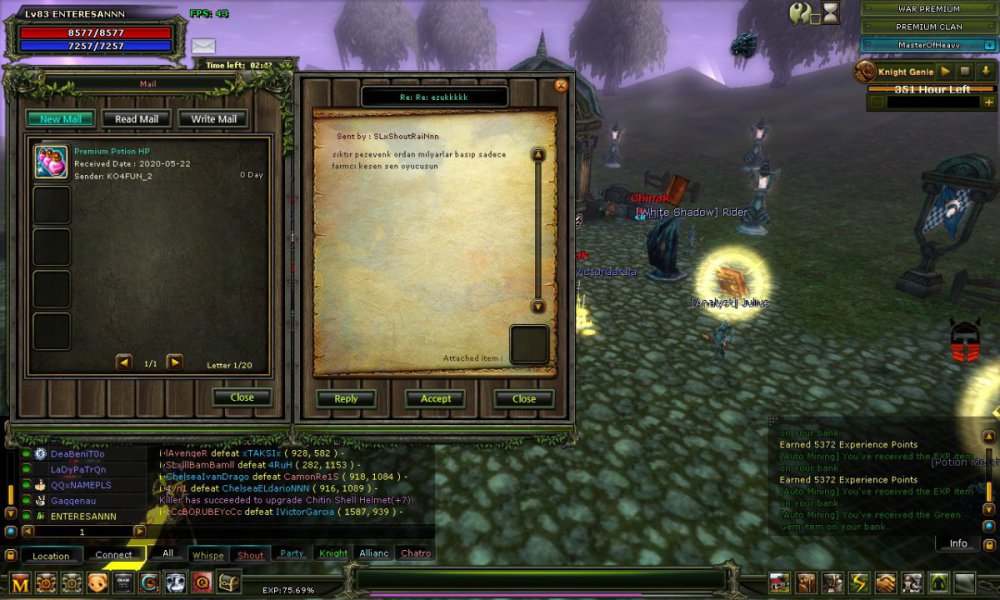Click the handshake icon in bottom bar
The height and width of the screenshot is (600, 1000).
[886, 583]
